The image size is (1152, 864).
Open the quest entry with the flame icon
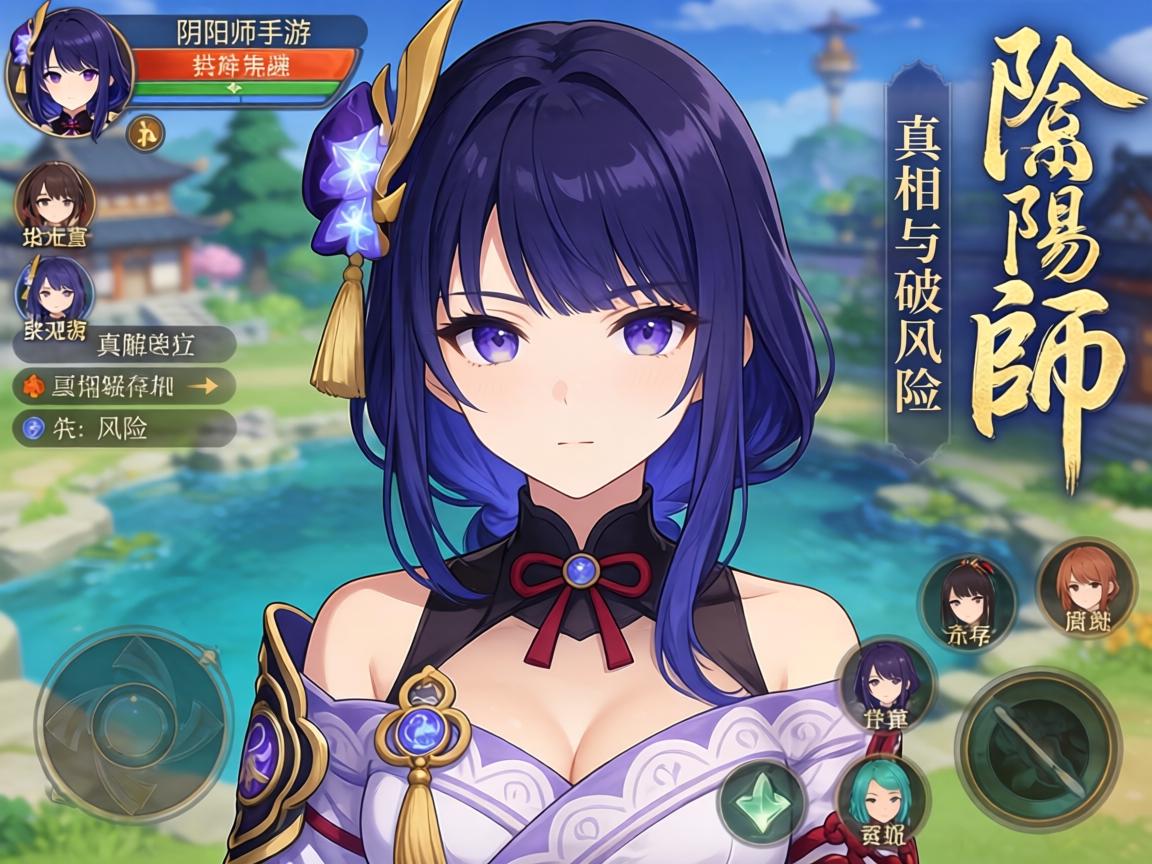pyautogui.click(x=124, y=386)
